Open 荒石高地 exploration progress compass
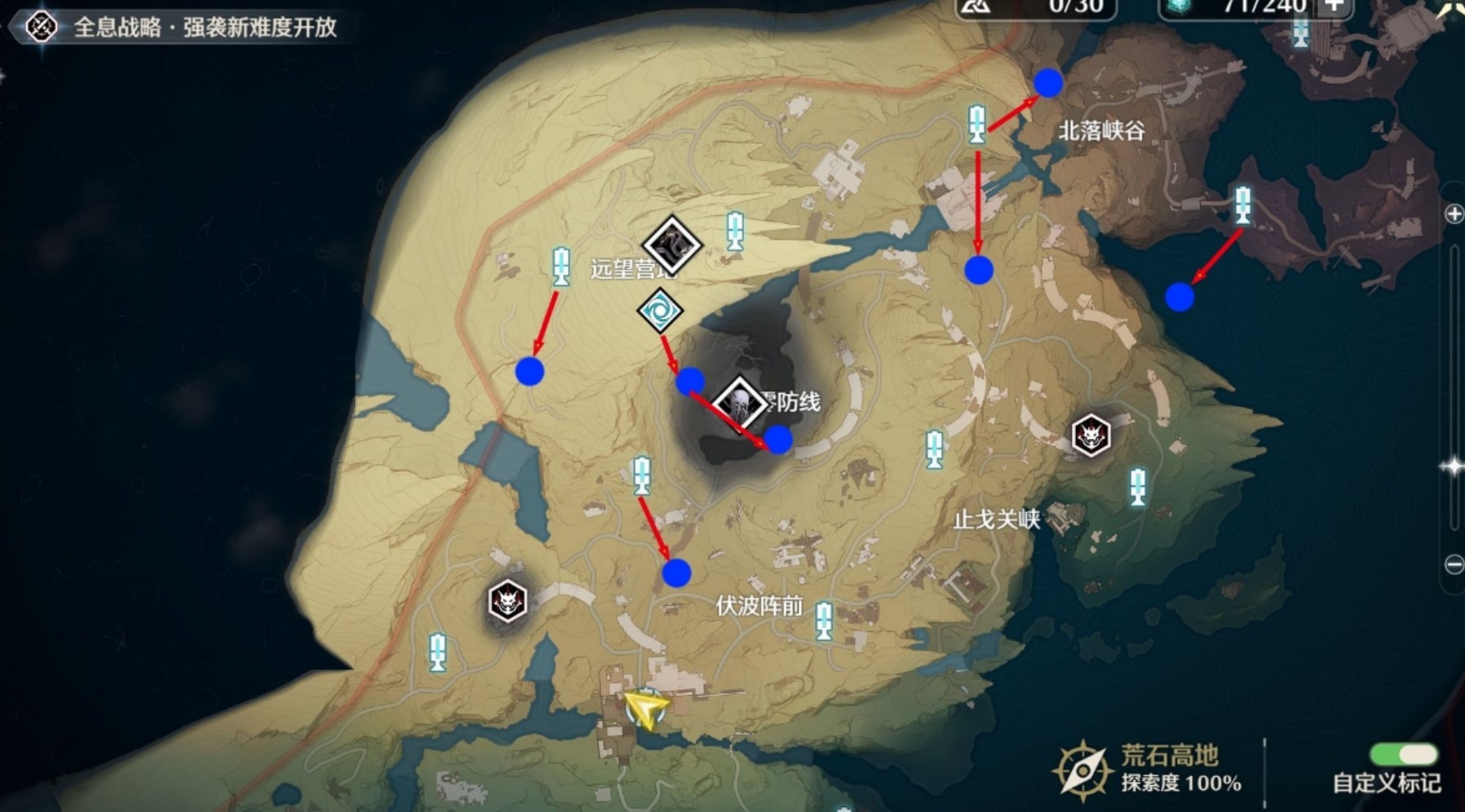Screen dimensions: 1465x812 [1082, 768]
